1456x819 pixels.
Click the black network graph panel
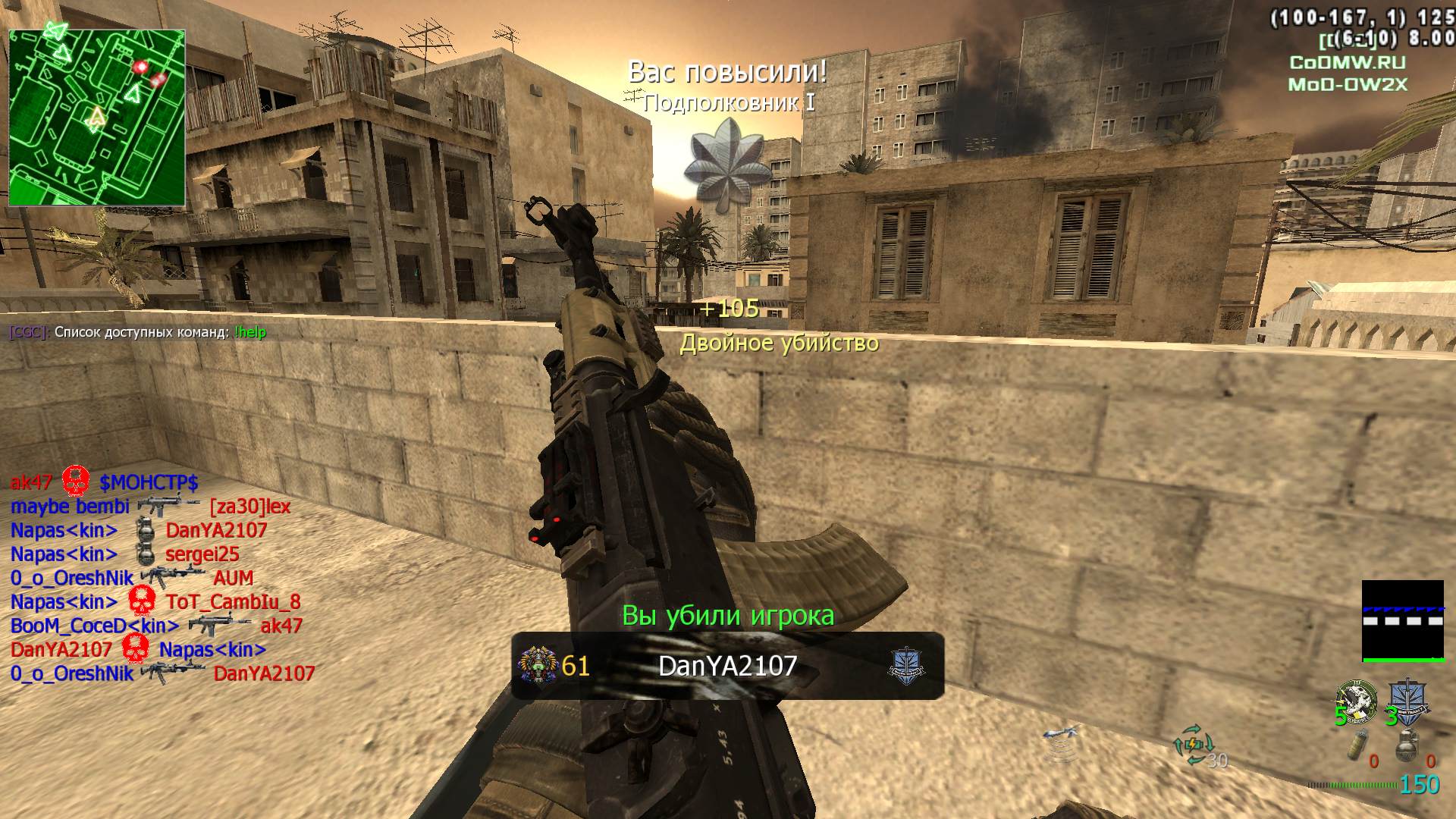click(x=1402, y=621)
